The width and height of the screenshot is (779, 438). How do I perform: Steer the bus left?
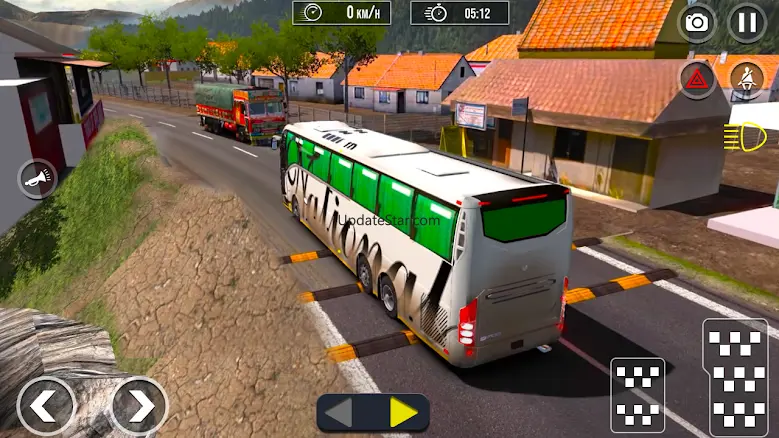[46, 405]
